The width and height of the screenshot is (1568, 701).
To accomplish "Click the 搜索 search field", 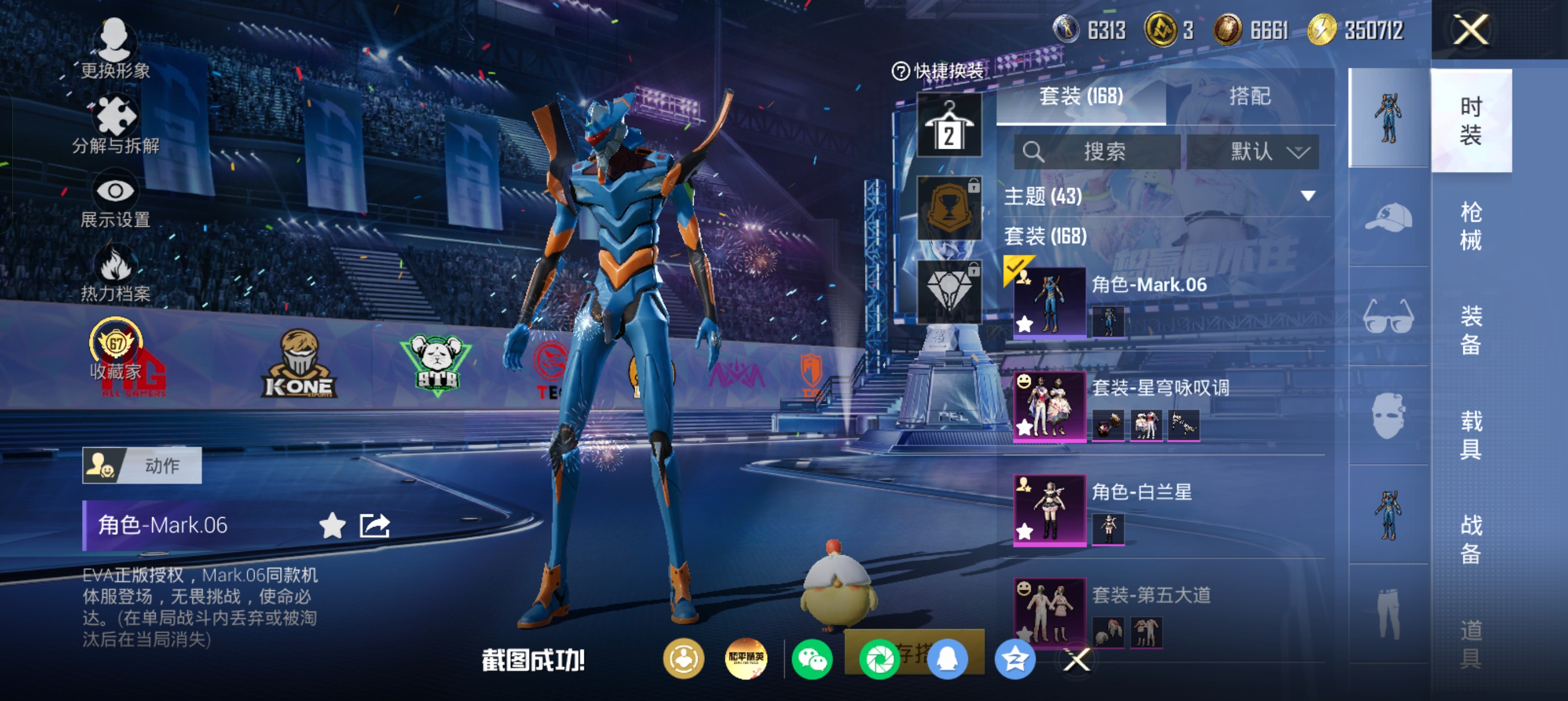I will [x=1097, y=152].
